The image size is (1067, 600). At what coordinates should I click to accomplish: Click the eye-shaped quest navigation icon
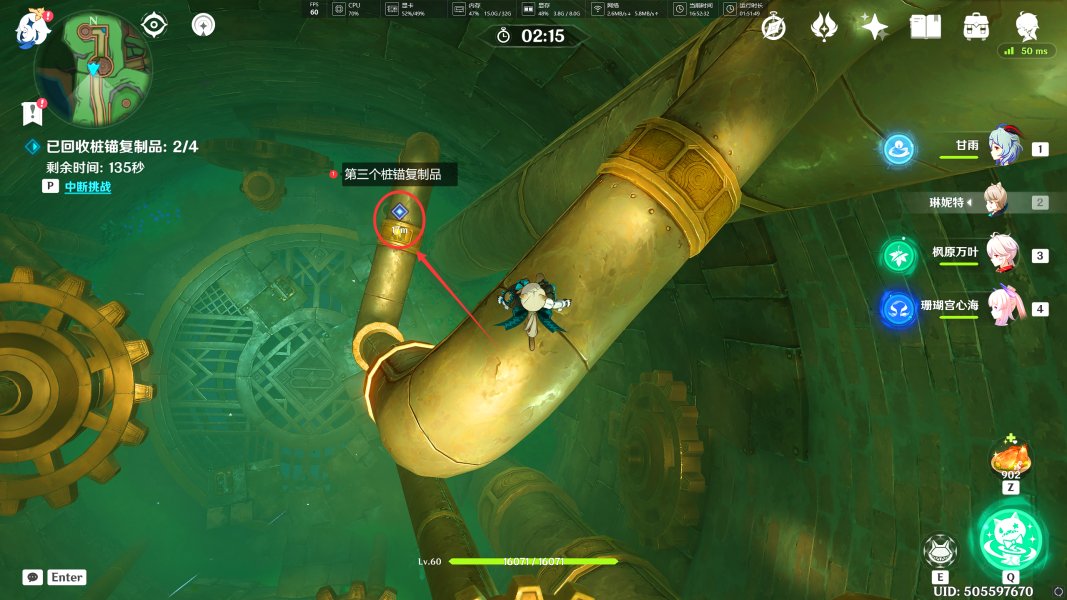(x=153, y=25)
